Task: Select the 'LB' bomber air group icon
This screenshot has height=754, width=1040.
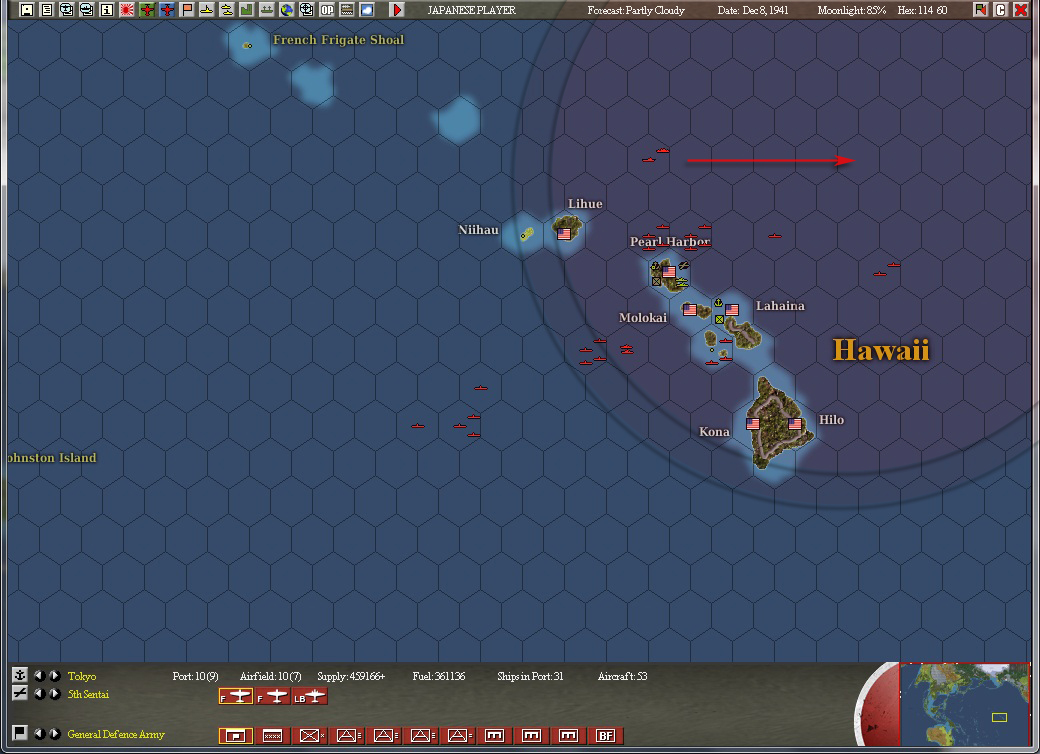Action: coord(310,696)
